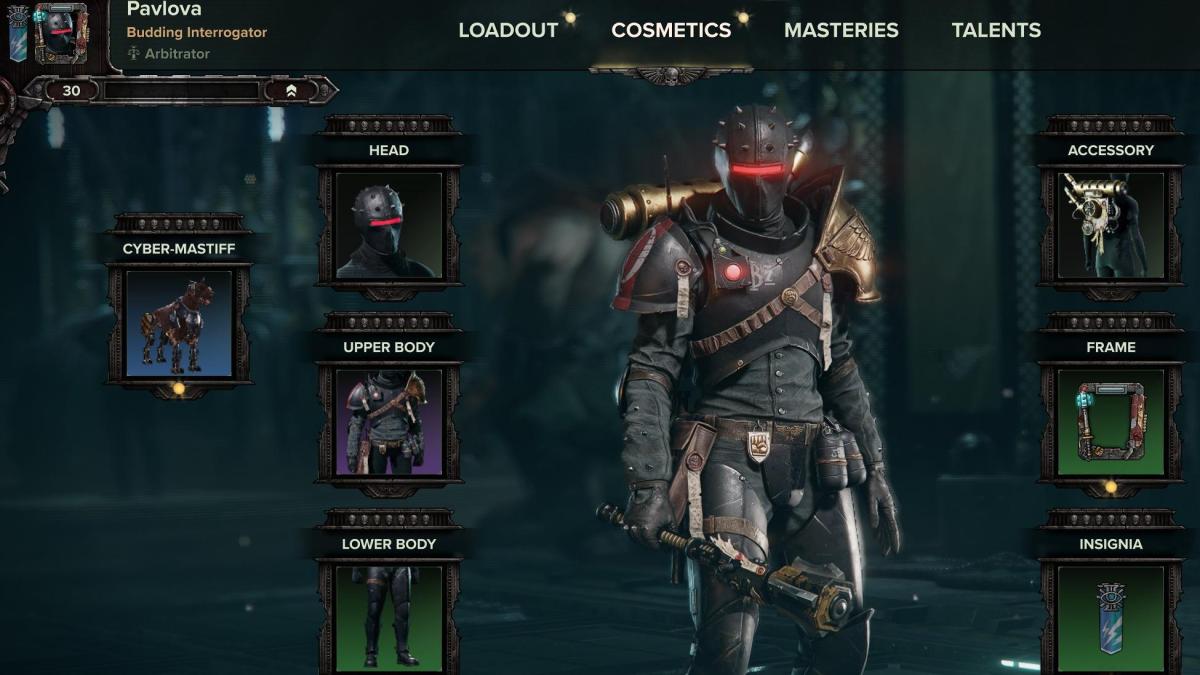Screen dimensions: 1200x675
Task: Choose the Upper Body cosmetic slot
Action: 389,422
